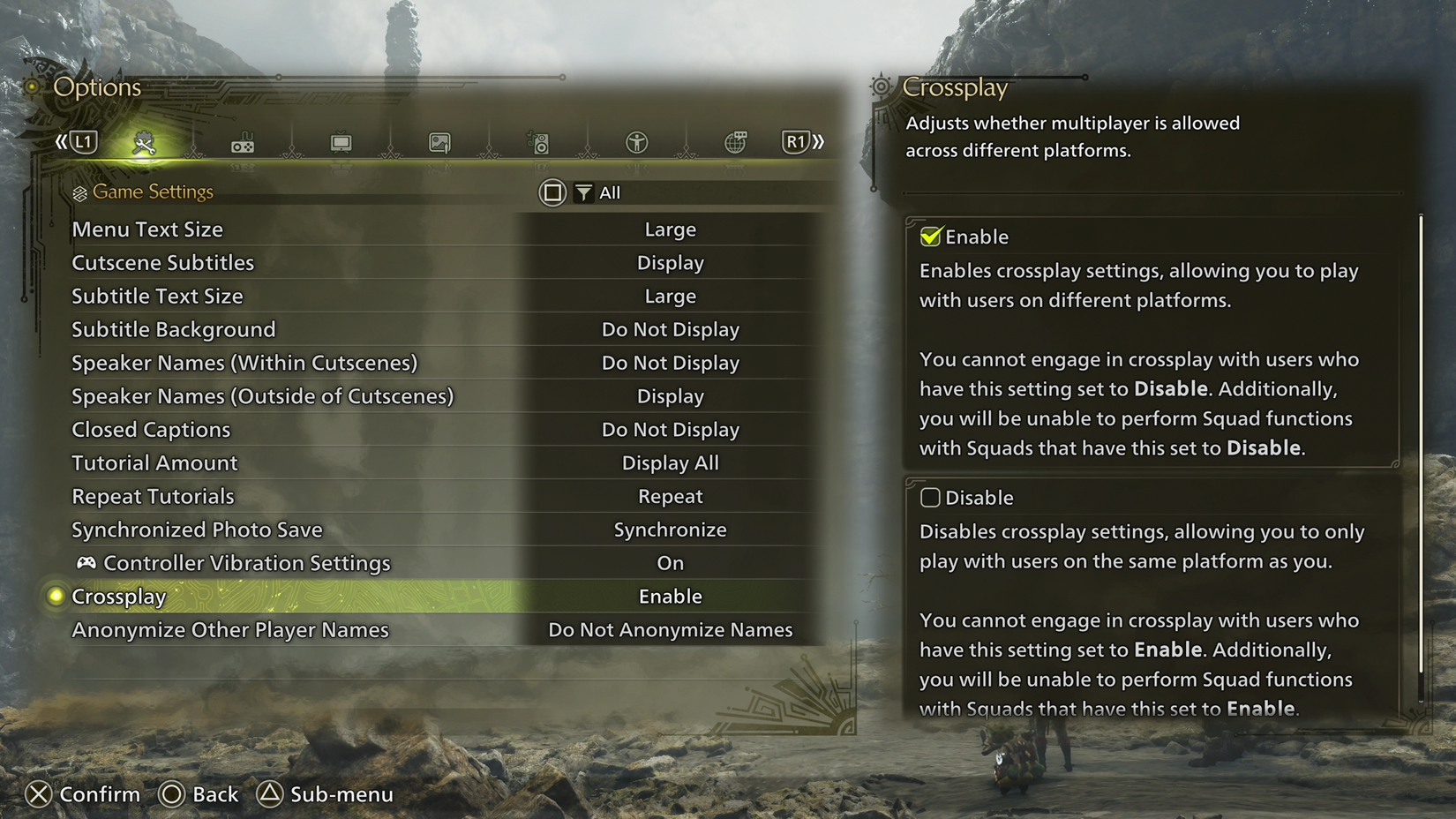Open the All filter dropdown
Viewport: 1456px width, 819px height.
point(598,192)
